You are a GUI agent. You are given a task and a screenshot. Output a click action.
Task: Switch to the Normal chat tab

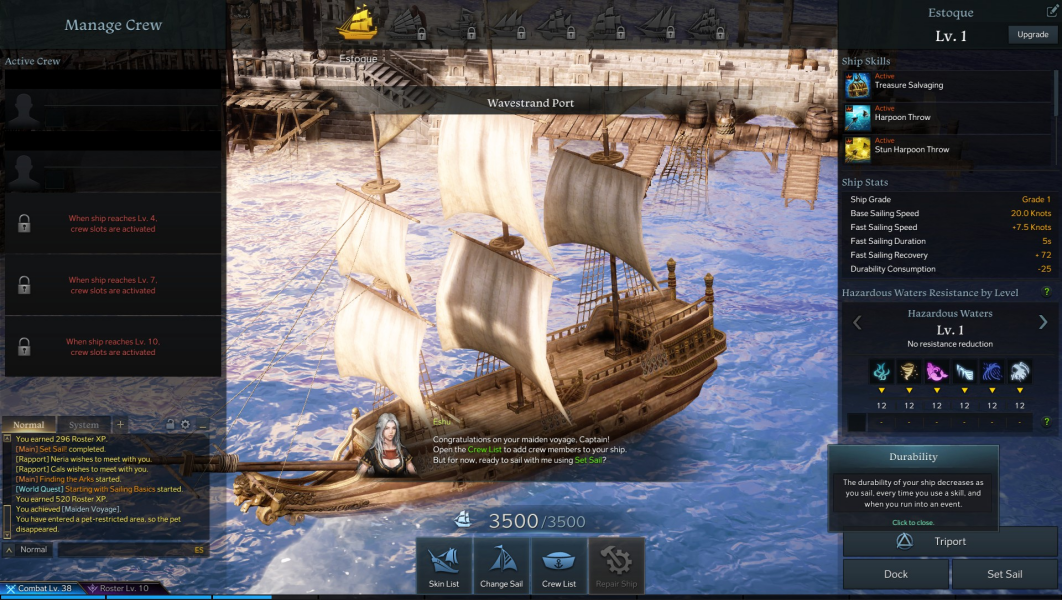(x=29, y=425)
